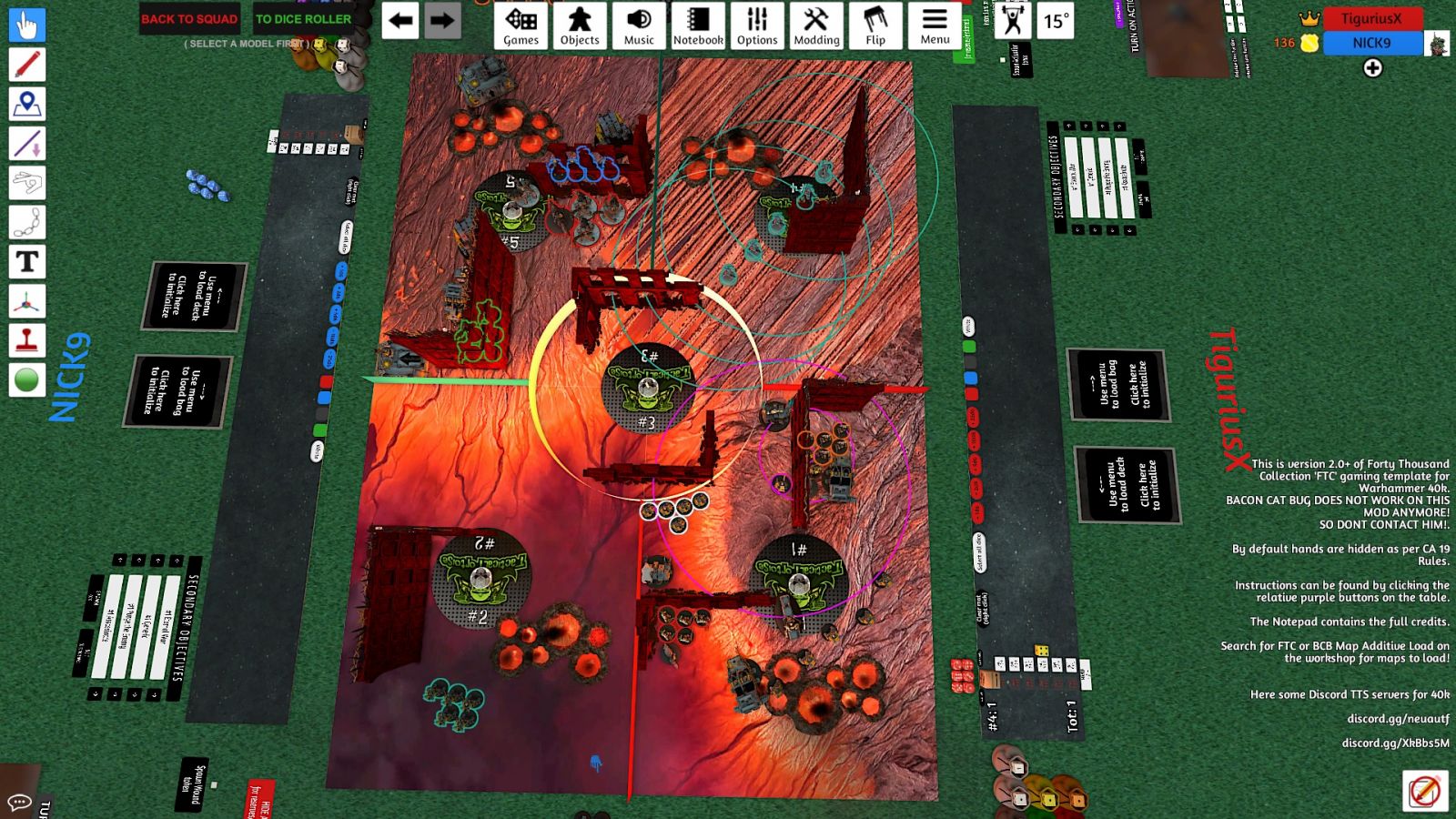
Task: Select player NICK9 in the player list
Action: [1371, 43]
